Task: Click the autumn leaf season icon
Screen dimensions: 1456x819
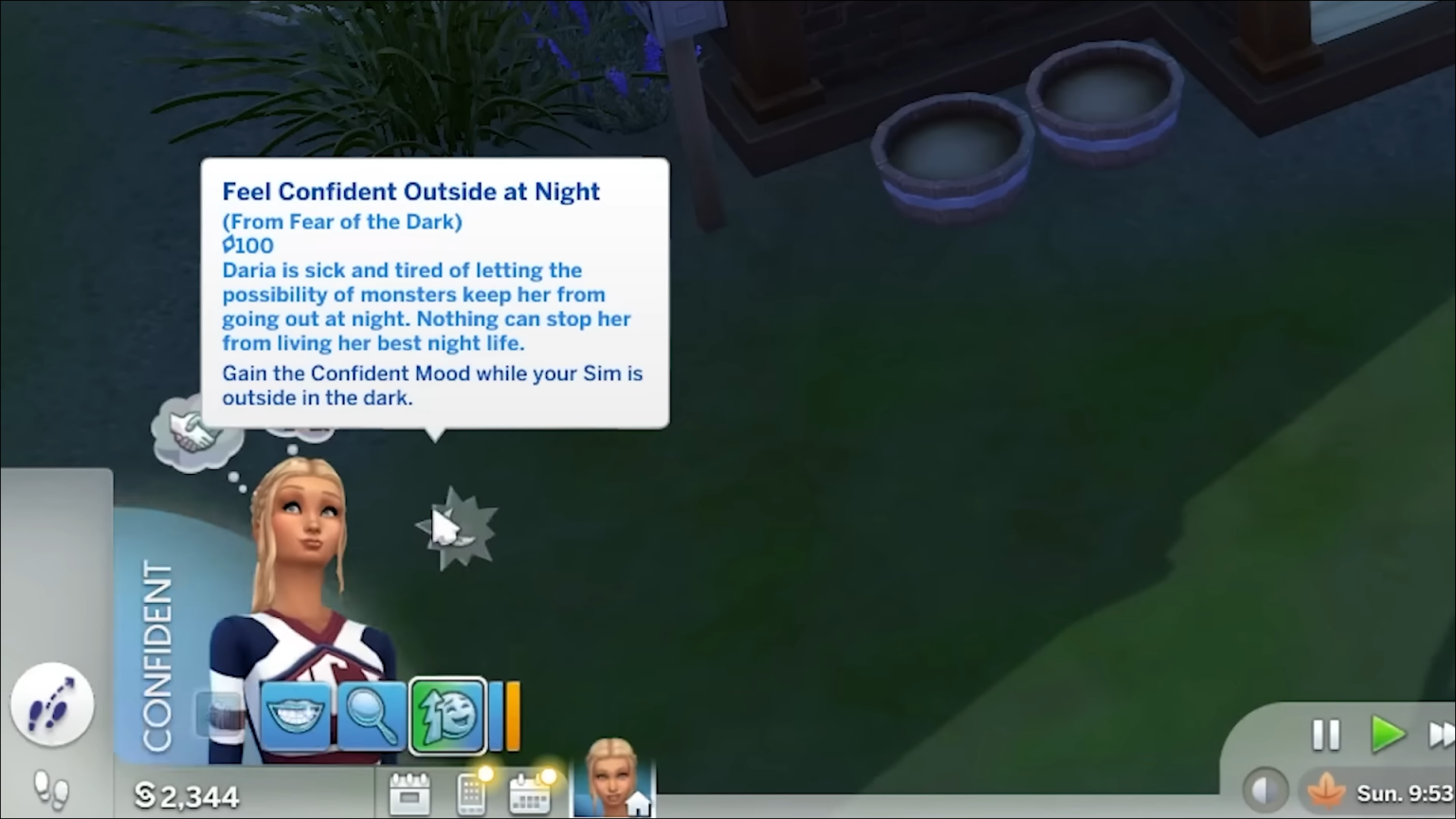Action: (x=1323, y=791)
